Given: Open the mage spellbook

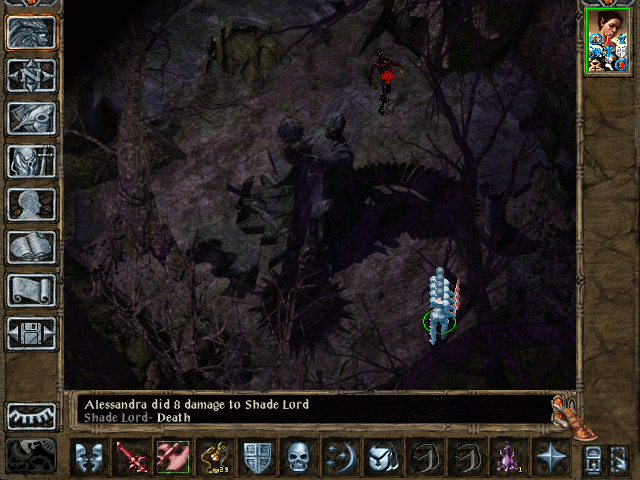Looking at the screenshot, I should pos(31,246).
